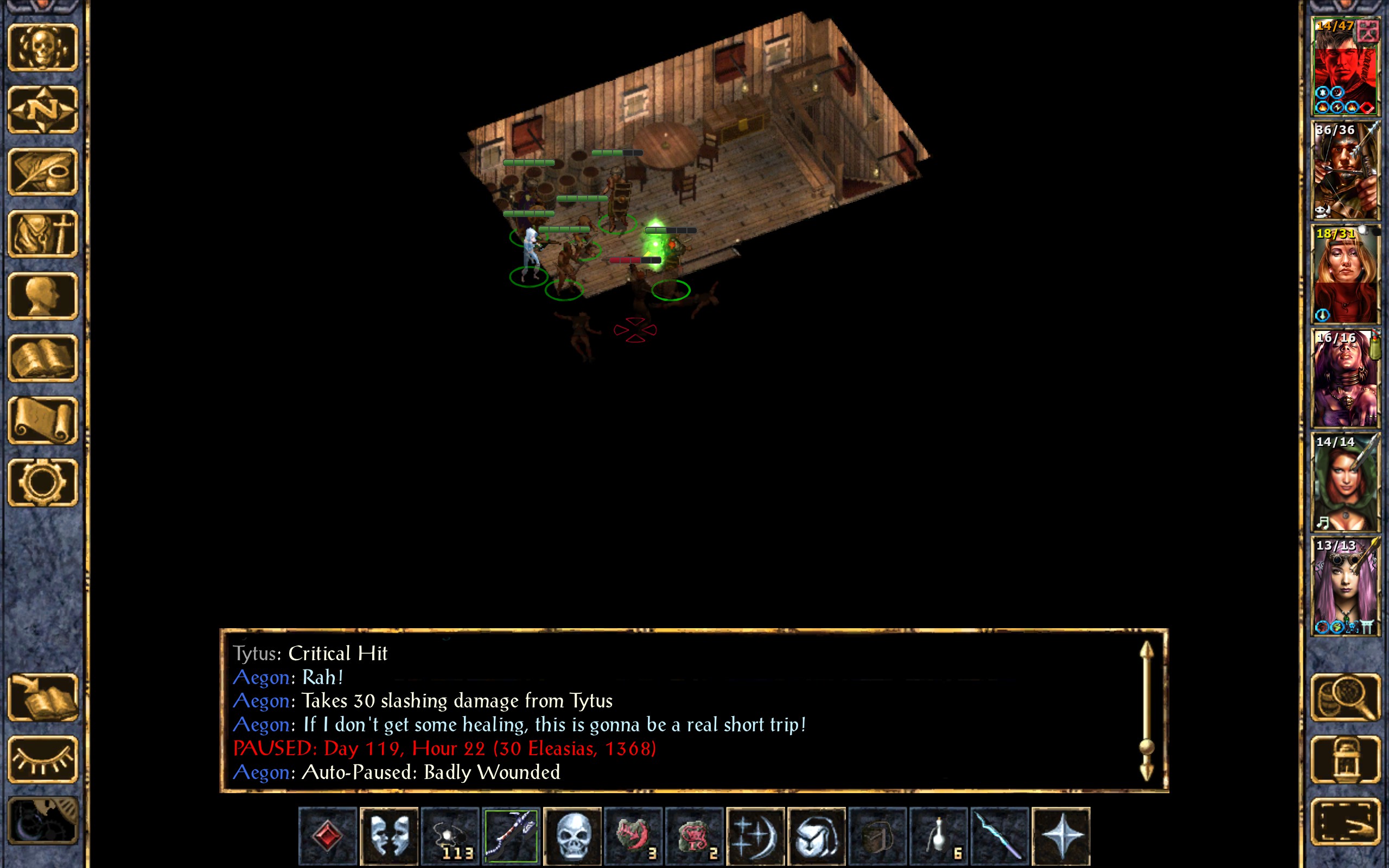Click the quick save book button
The height and width of the screenshot is (868, 1389).
pyautogui.click(x=43, y=698)
